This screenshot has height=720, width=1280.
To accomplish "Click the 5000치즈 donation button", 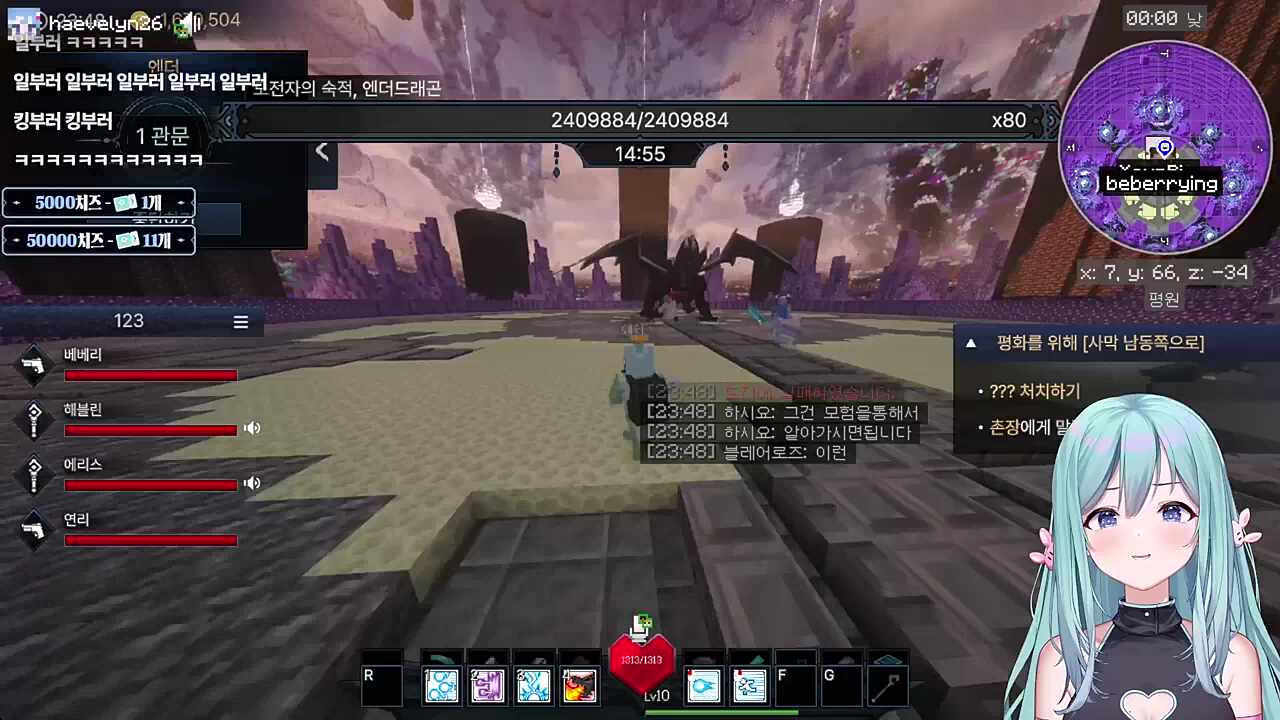I will [97, 203].
